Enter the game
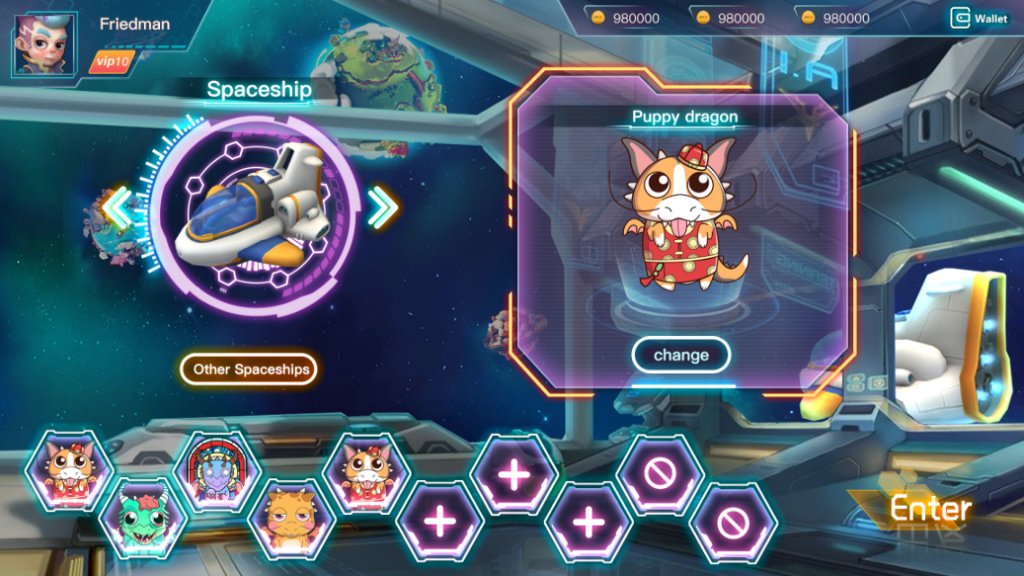The height and width of the screenshot is (576, 1024). tap(930, 508)
